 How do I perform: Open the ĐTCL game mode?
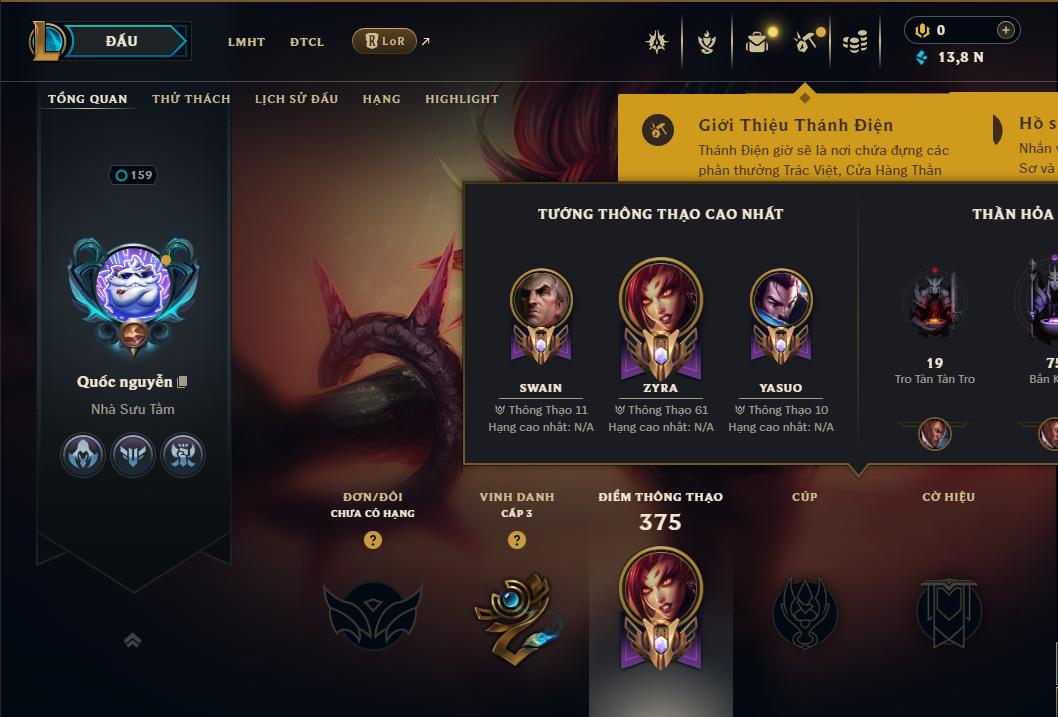pyautogui.click(x=307, y=42)
